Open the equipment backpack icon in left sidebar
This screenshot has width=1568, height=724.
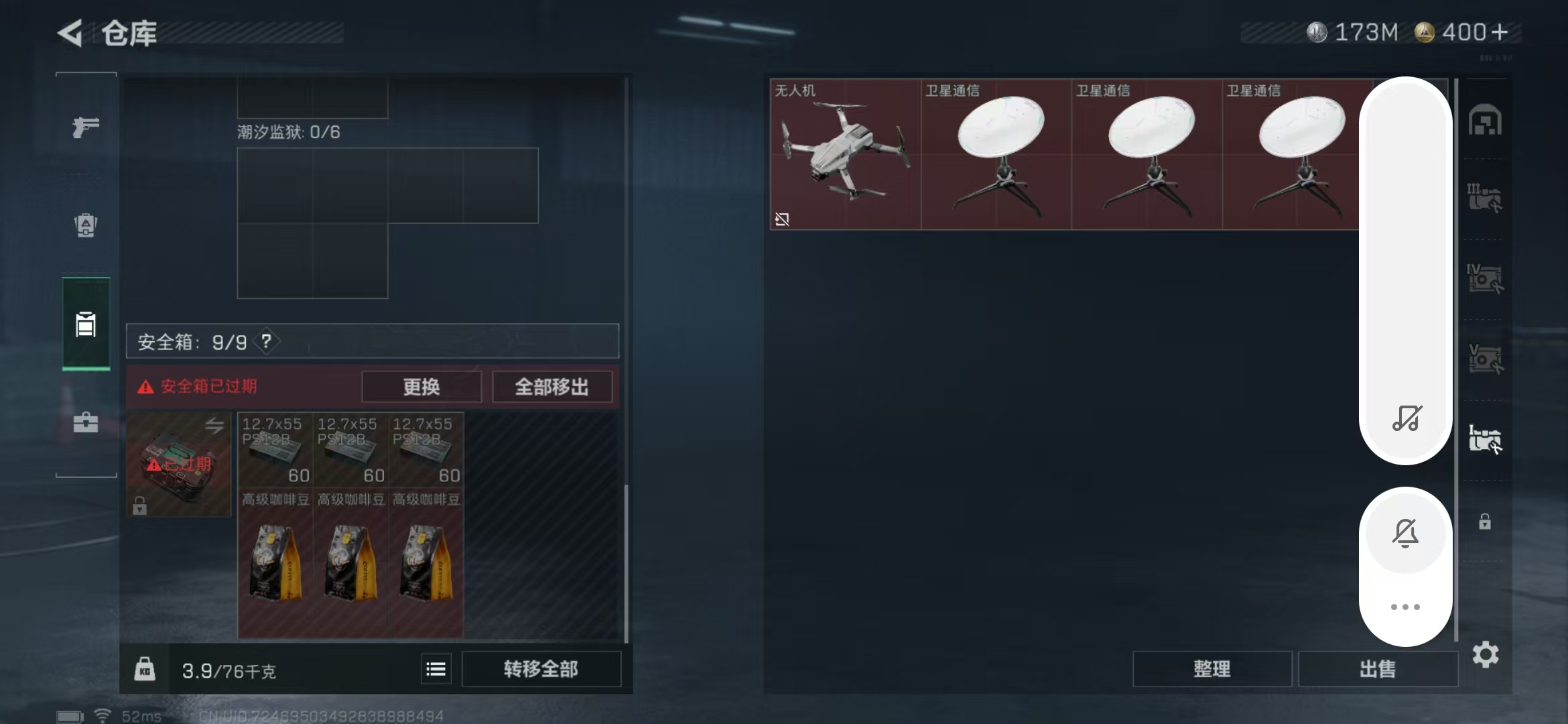click(x=85, y=226)
